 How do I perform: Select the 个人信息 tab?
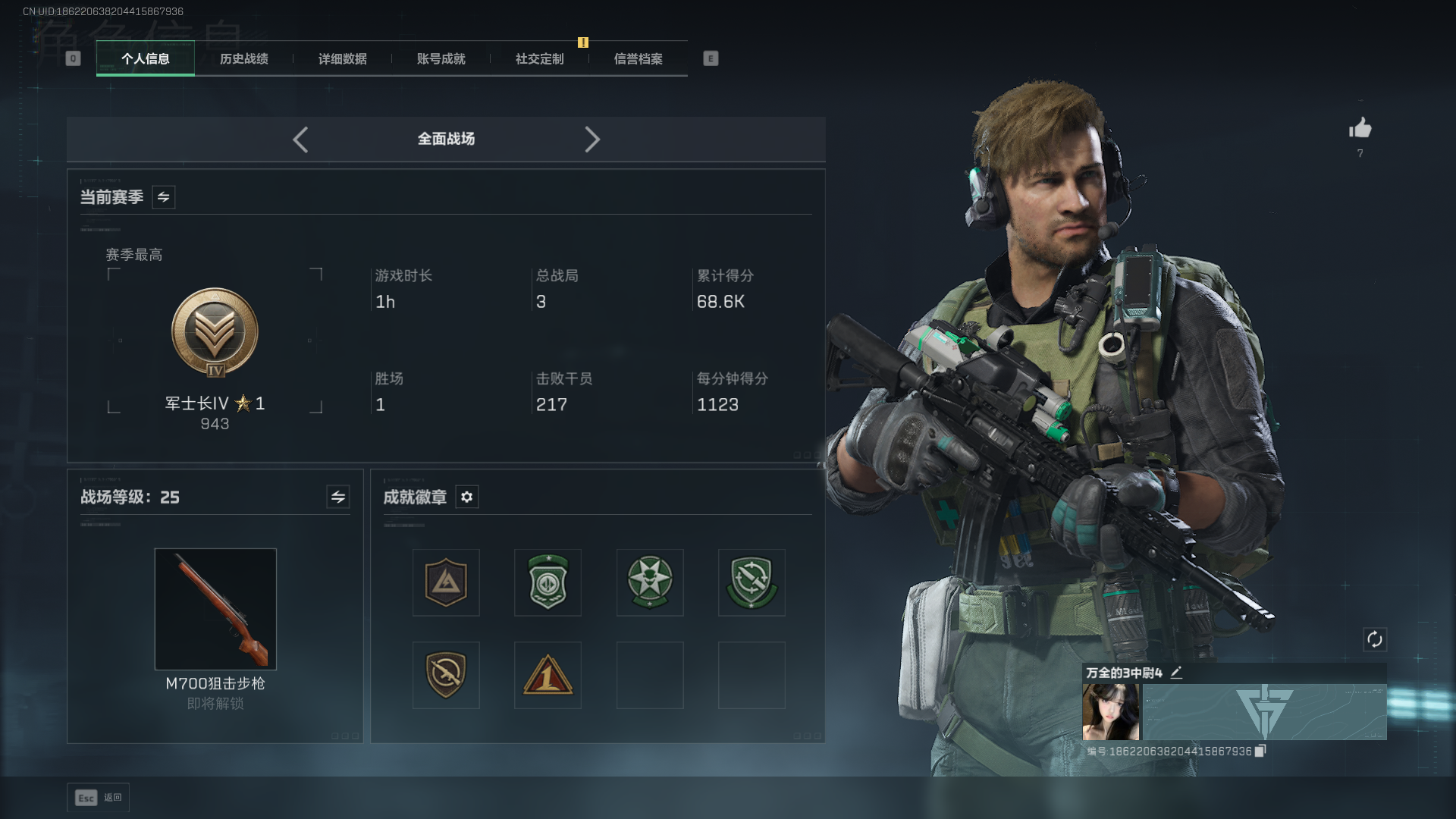[x=145, y=59]
